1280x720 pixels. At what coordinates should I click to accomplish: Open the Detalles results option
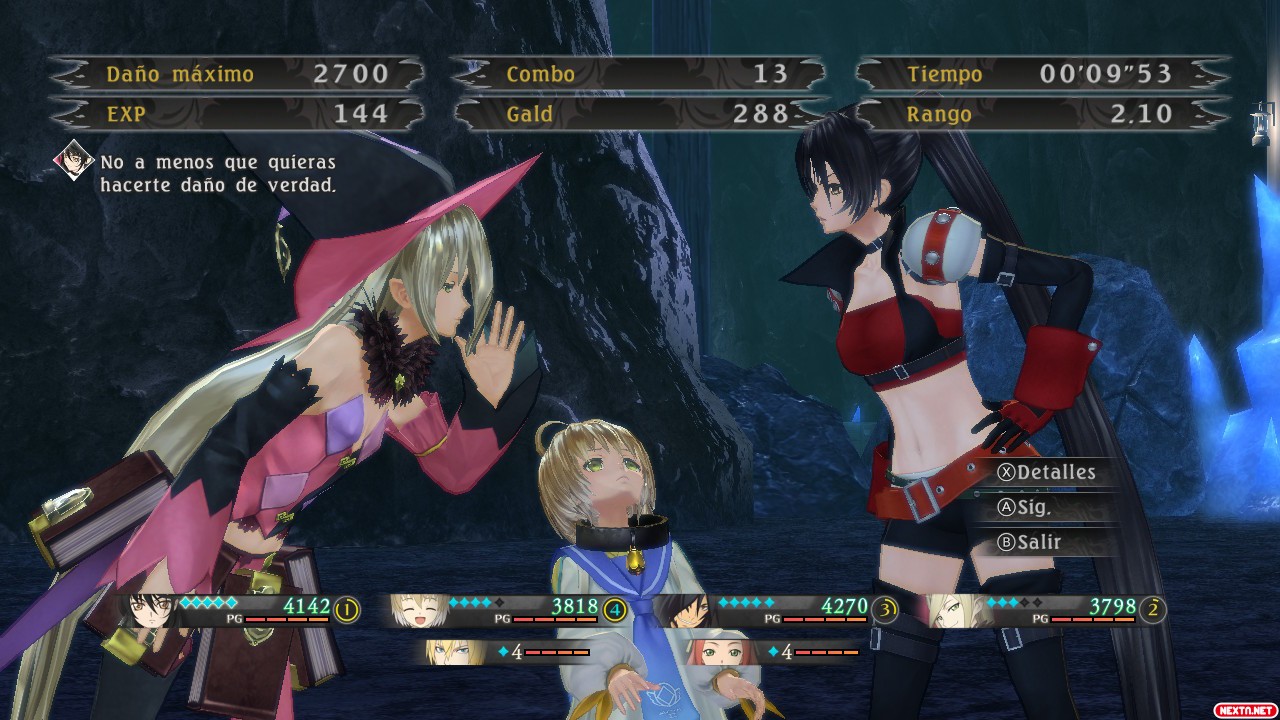tap(1047, 472)
